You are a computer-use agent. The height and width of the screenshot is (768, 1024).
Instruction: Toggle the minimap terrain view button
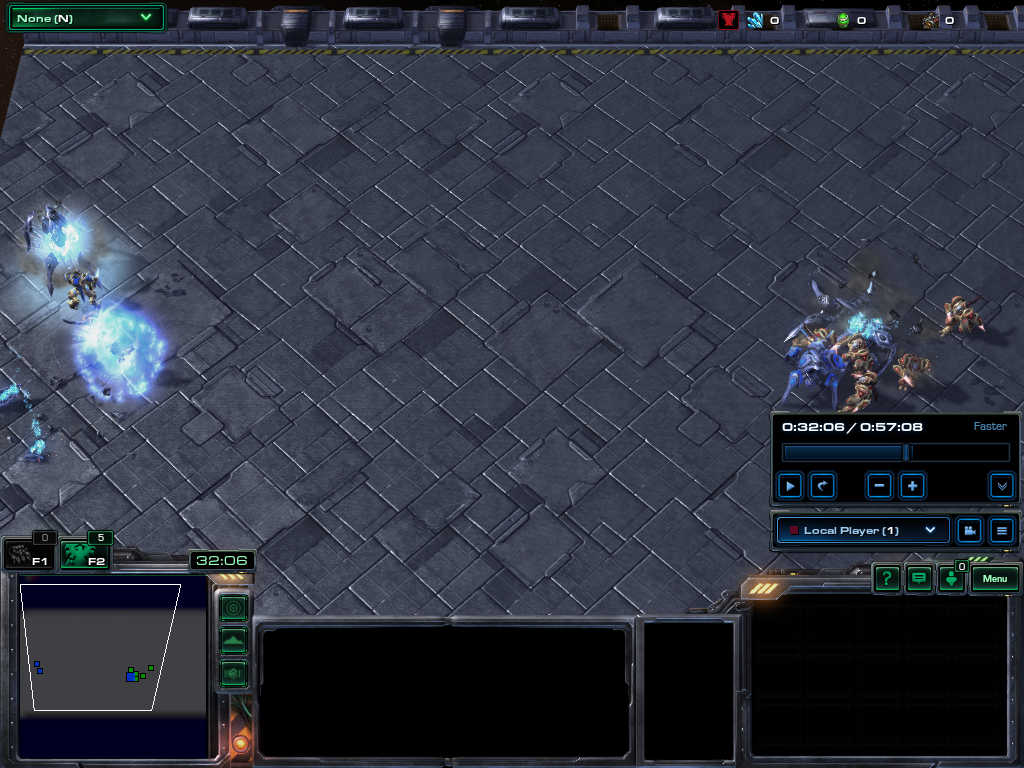pyautogui.click(x=233, y=641)
